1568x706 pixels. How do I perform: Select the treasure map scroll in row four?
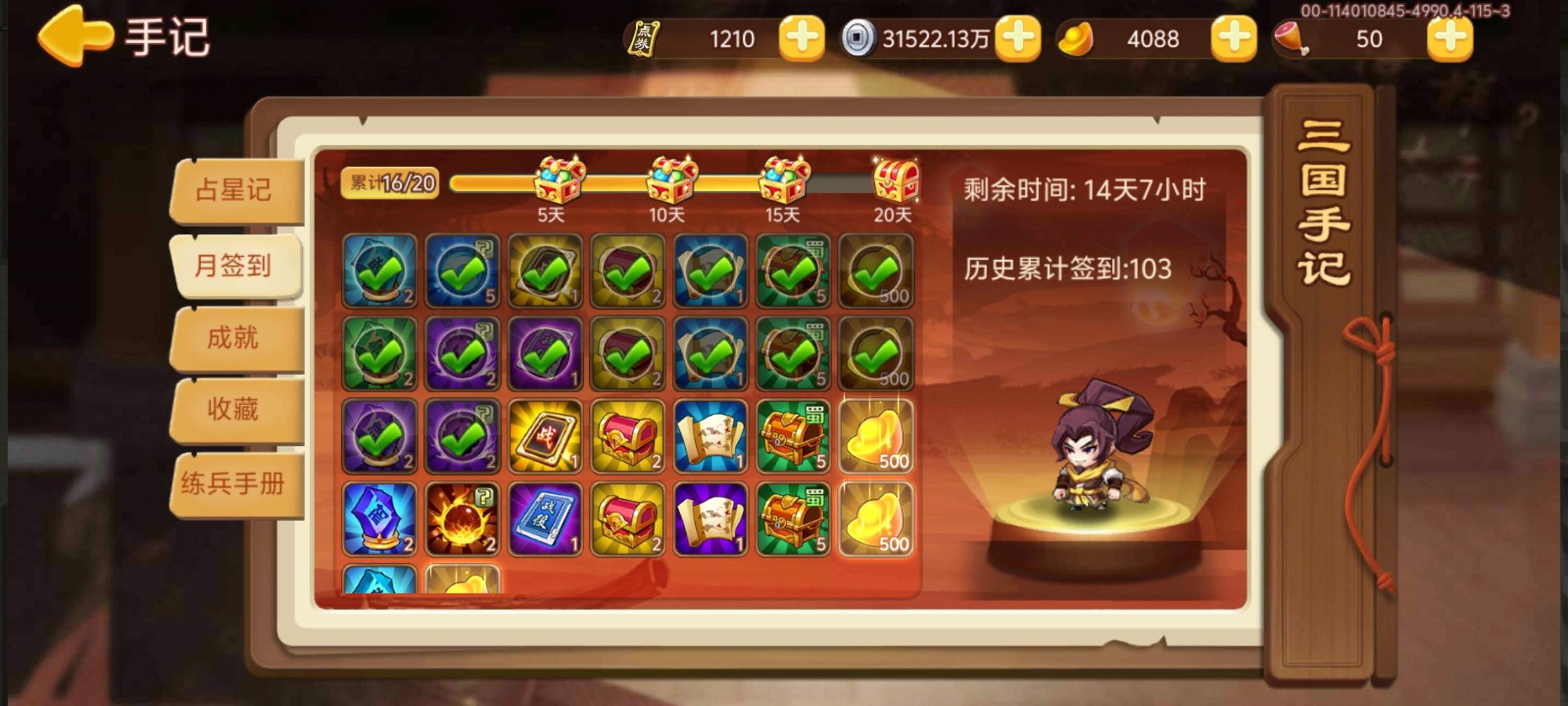tap(711, 520)
